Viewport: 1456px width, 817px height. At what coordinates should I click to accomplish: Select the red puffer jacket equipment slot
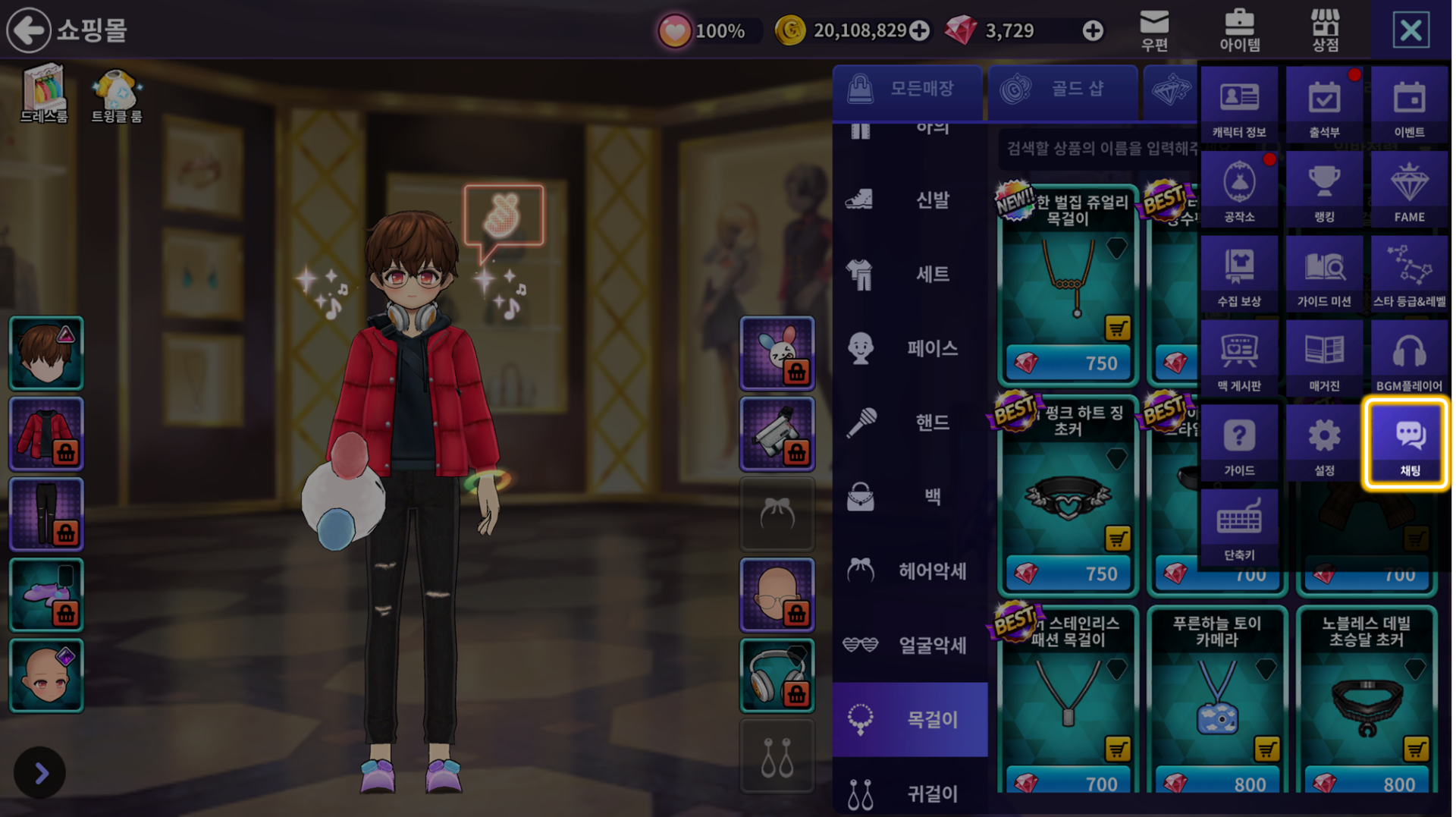coord(46,433)
